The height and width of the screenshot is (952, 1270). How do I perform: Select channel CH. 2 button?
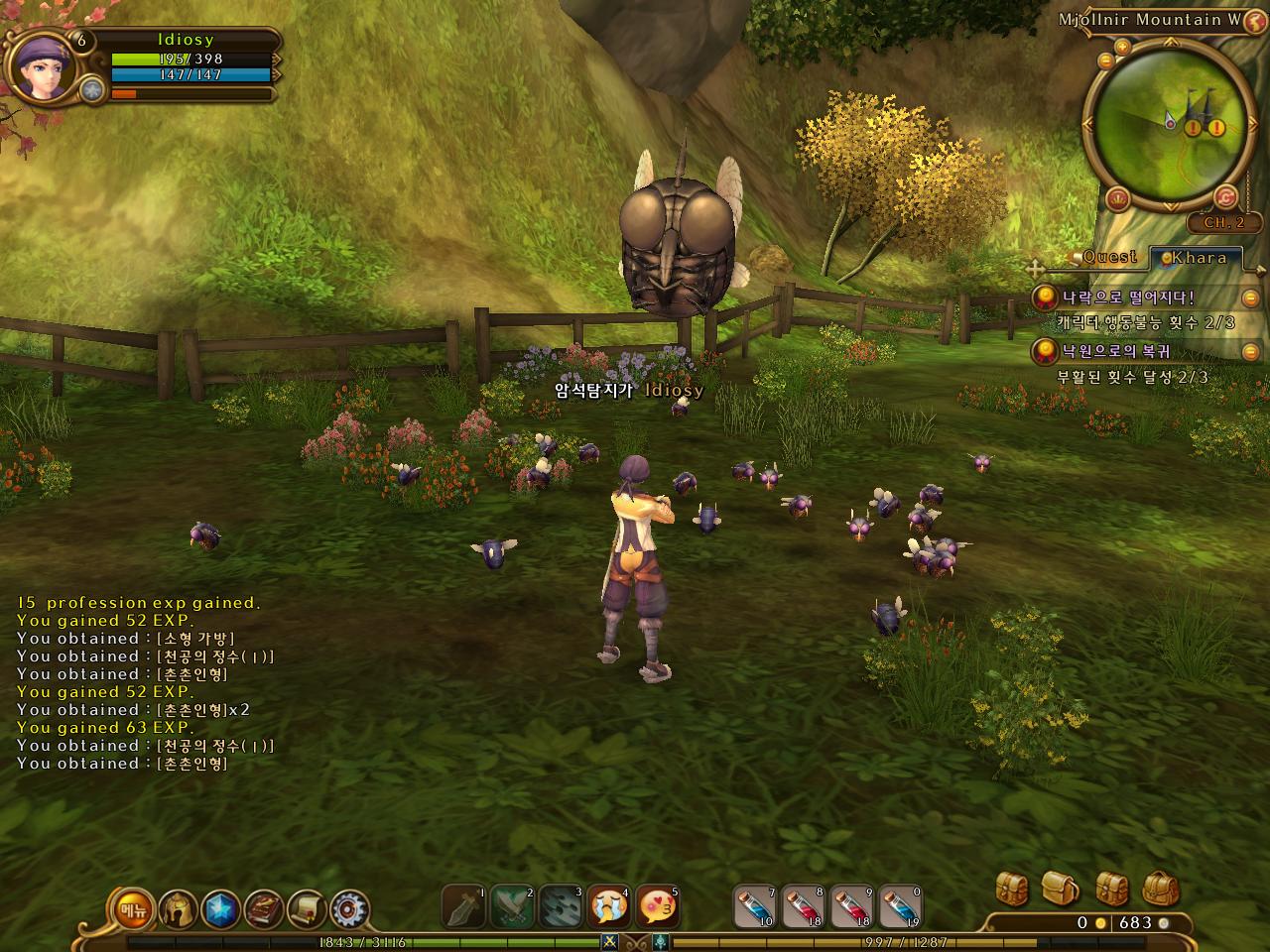1224,223
